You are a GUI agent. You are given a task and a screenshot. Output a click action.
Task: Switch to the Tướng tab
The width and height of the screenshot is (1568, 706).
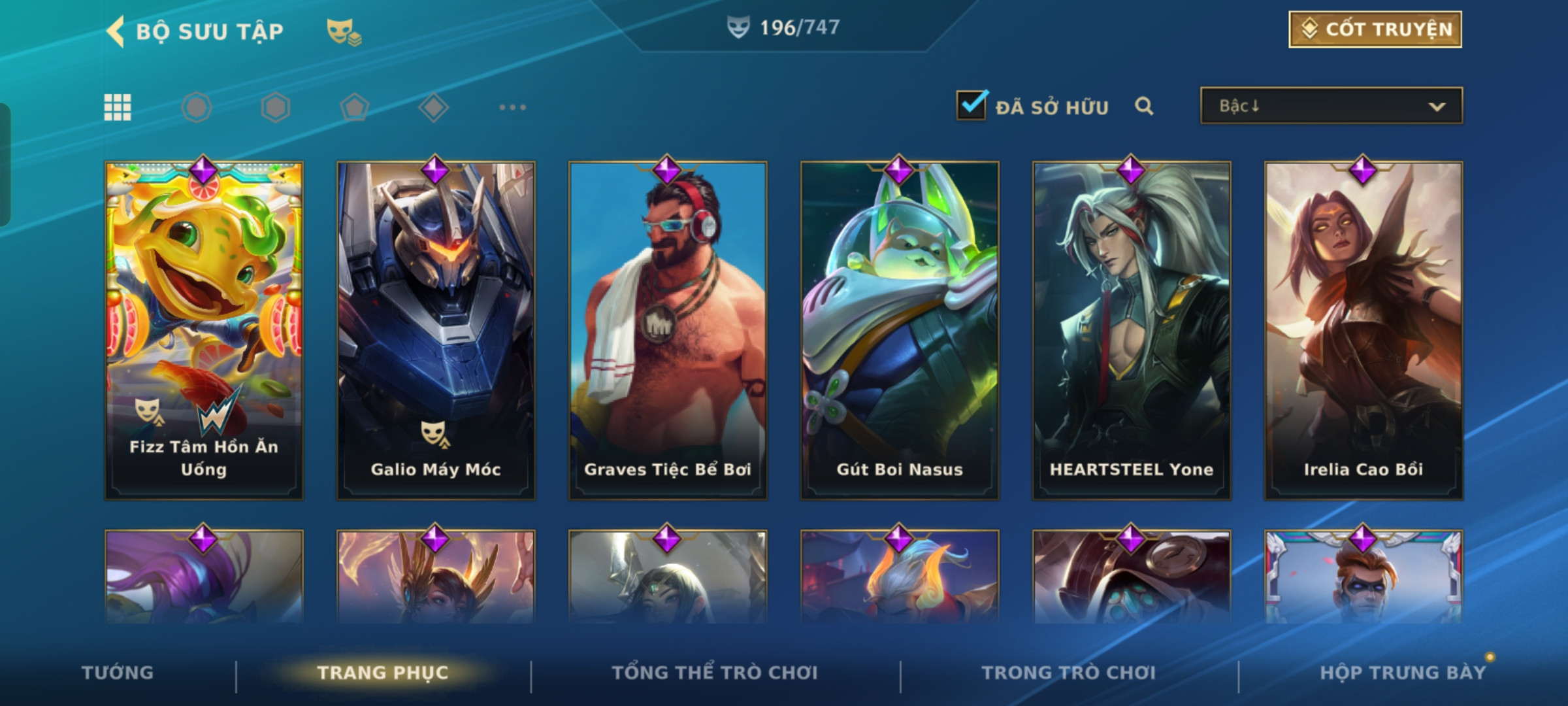[118, 673]
